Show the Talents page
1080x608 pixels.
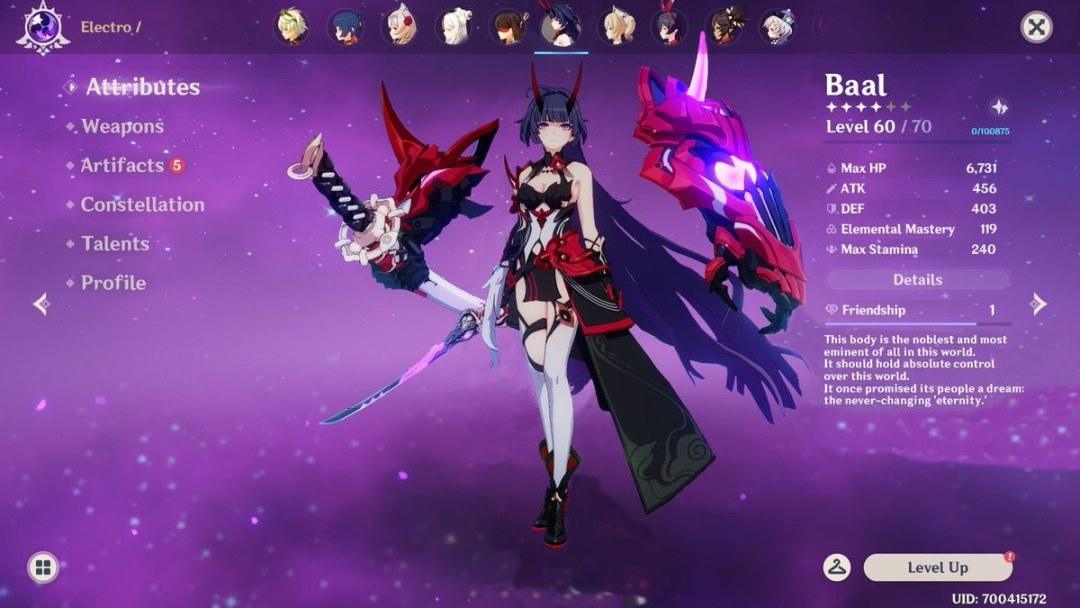115,243
